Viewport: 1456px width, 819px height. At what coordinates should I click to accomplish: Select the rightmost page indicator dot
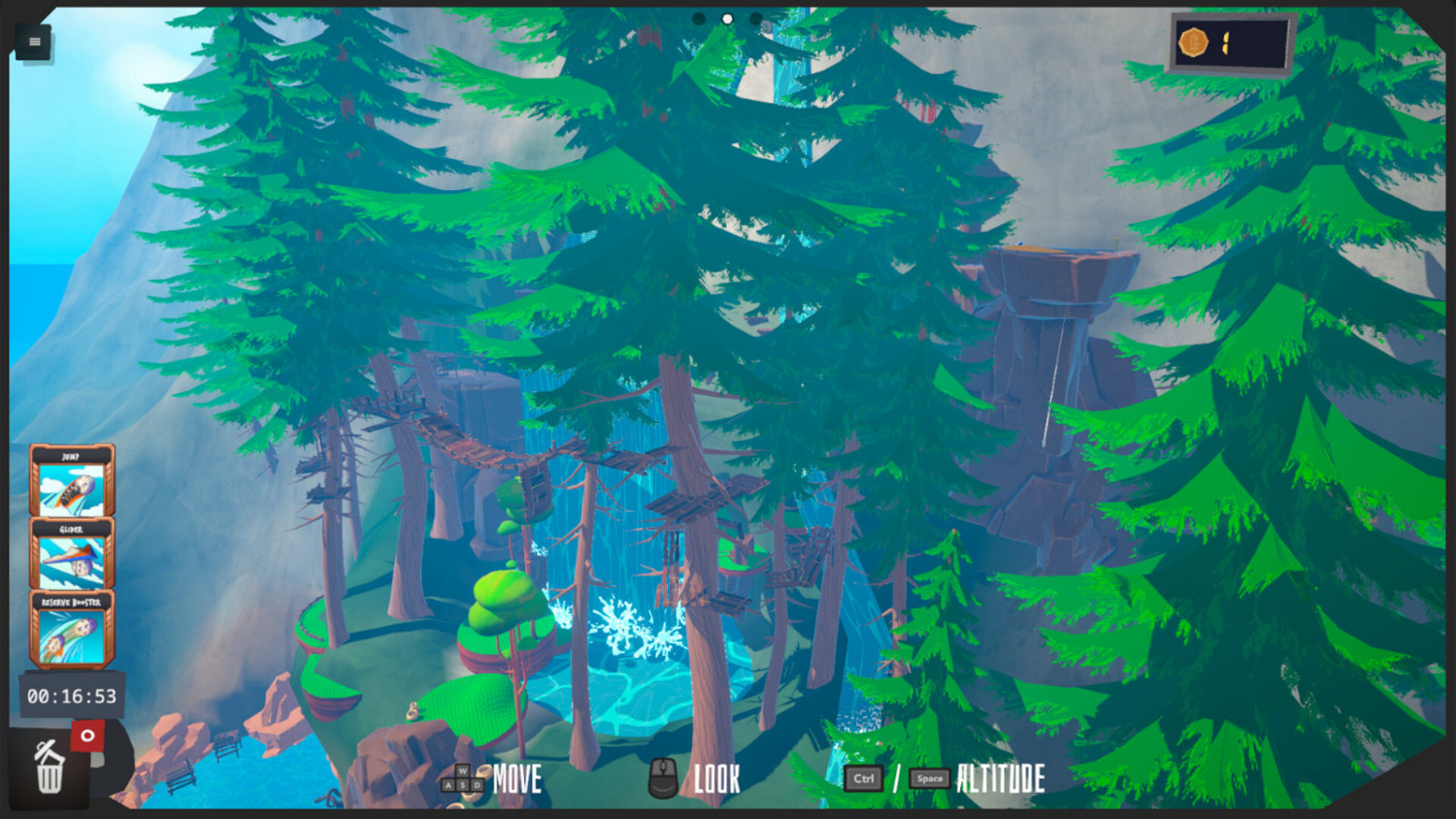(x=756, y=18)
